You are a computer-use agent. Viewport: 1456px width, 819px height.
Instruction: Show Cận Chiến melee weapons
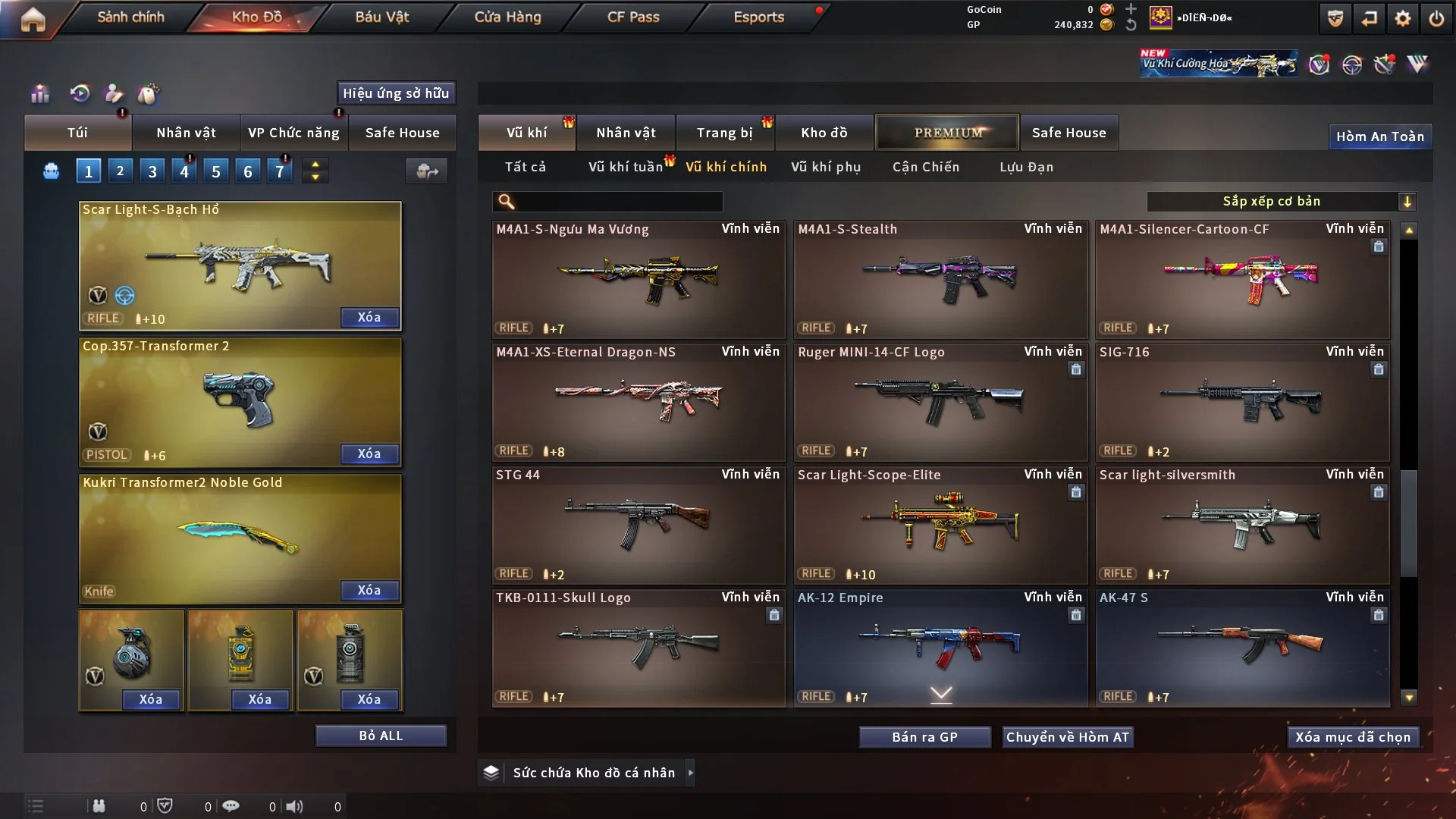pyautogui.click(x=926, y=167)
